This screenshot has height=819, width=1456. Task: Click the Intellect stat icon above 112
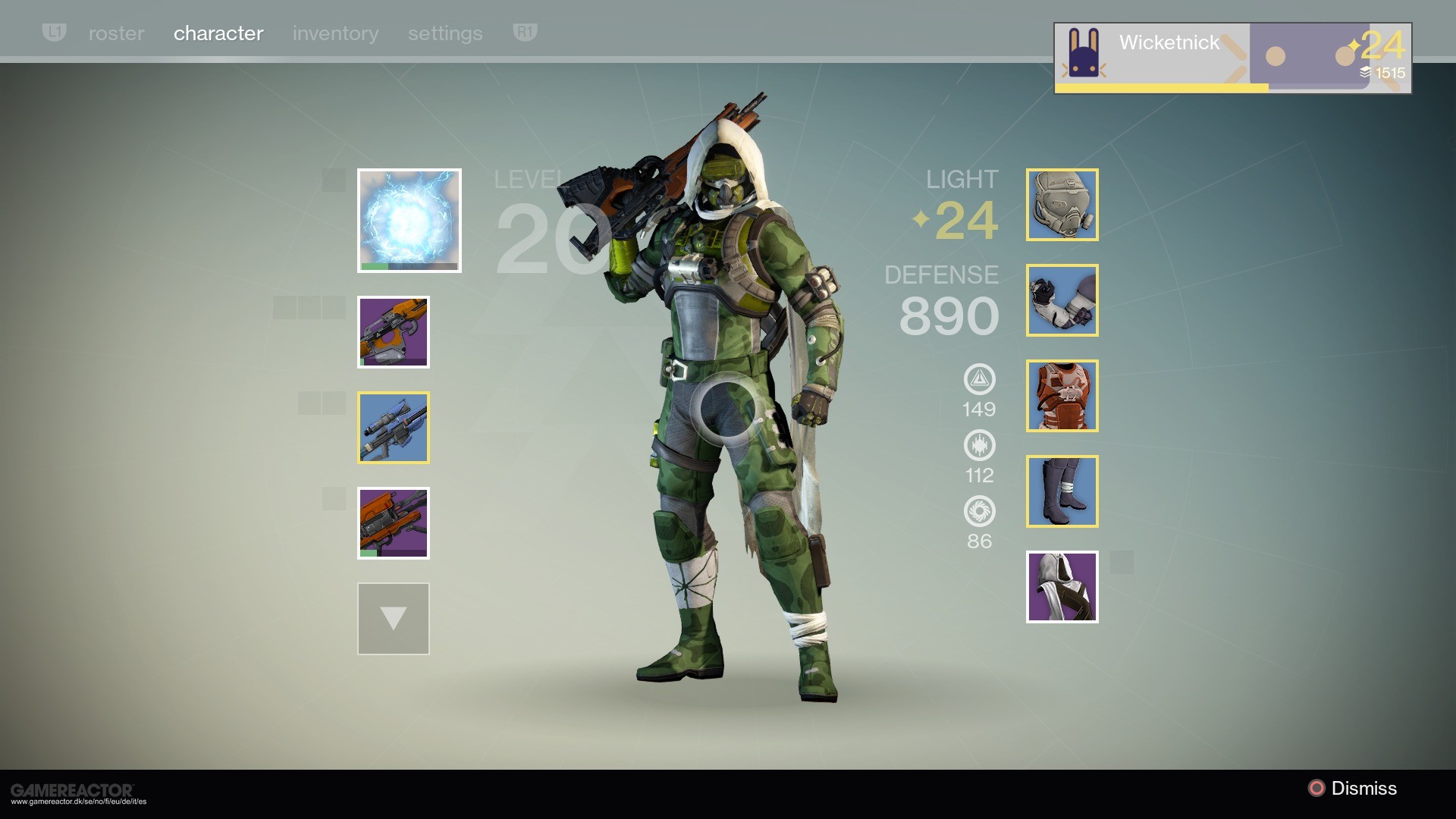(980, 447)
